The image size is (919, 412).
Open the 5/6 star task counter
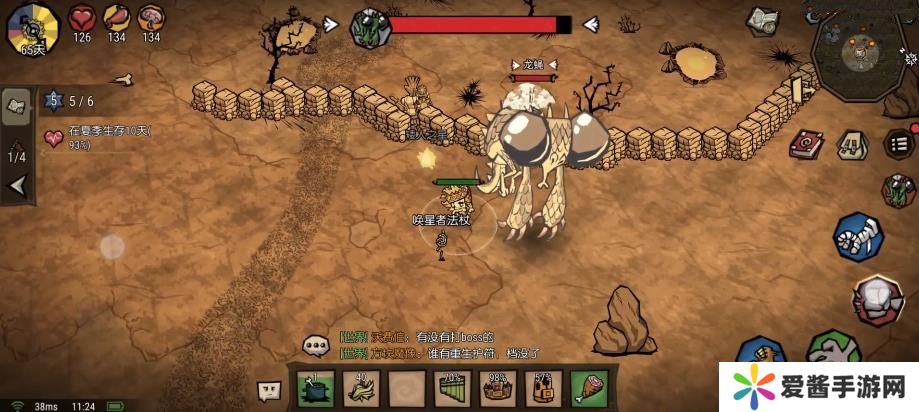click(x=69, y=100)
